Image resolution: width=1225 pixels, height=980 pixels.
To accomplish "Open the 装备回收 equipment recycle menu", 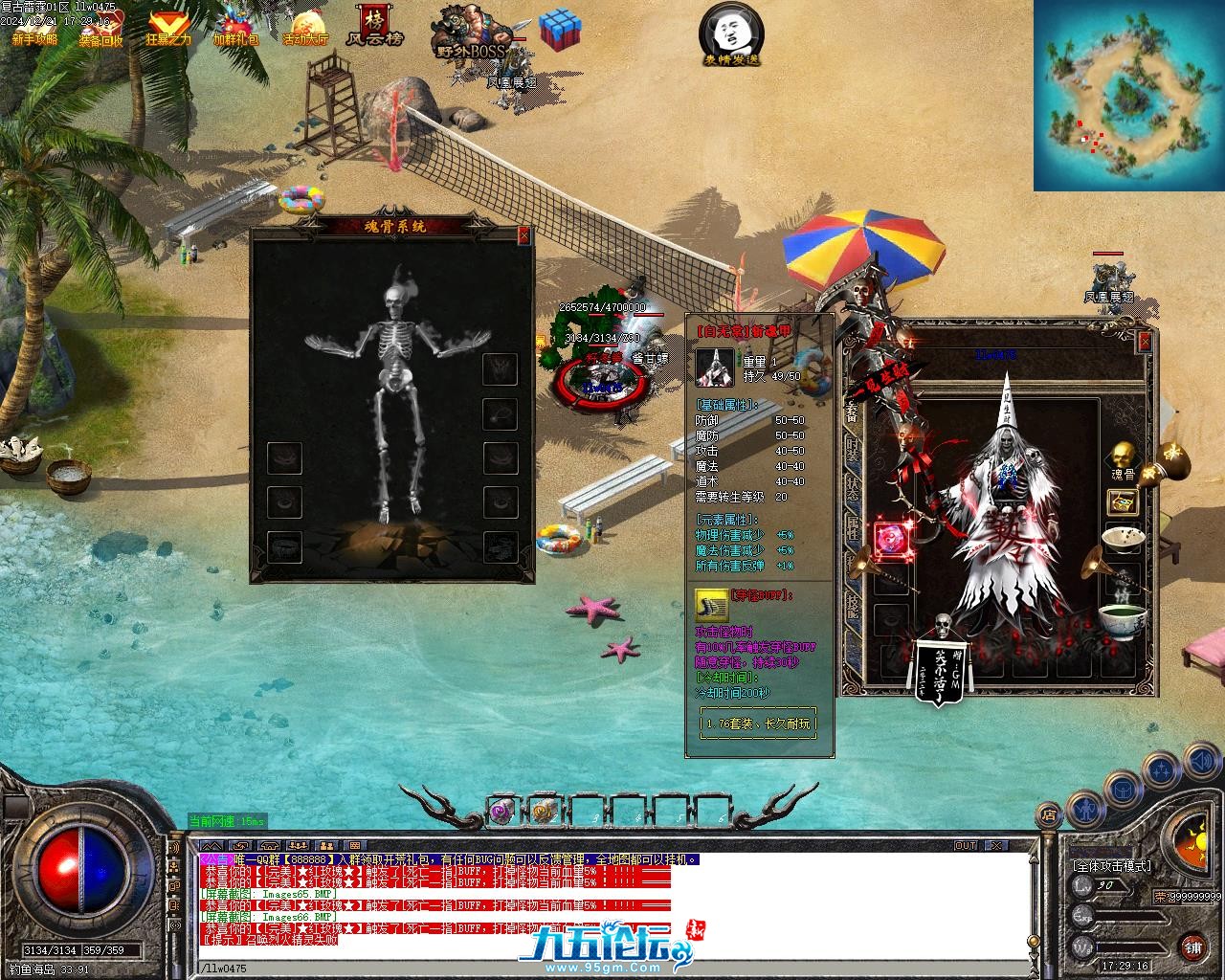I will click(100, 29).
